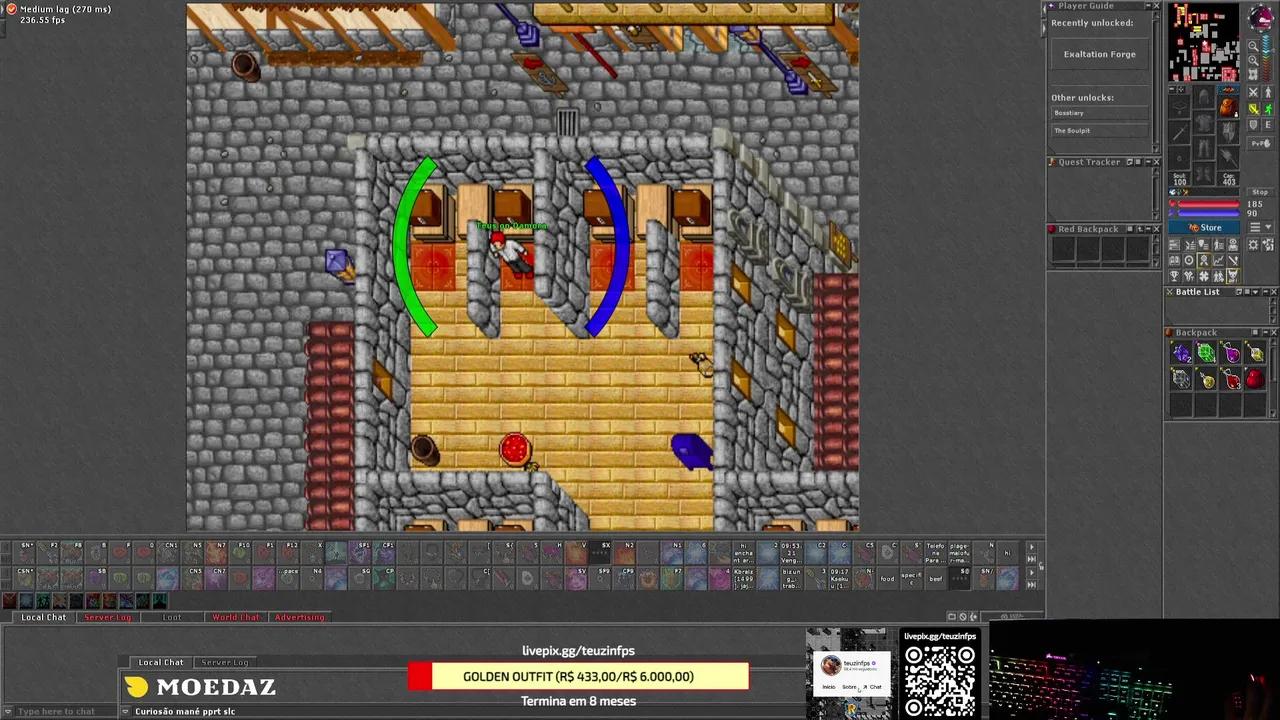Open the Exaltation Forge guide entry
1280x720 pixels.
[1099, 54]
